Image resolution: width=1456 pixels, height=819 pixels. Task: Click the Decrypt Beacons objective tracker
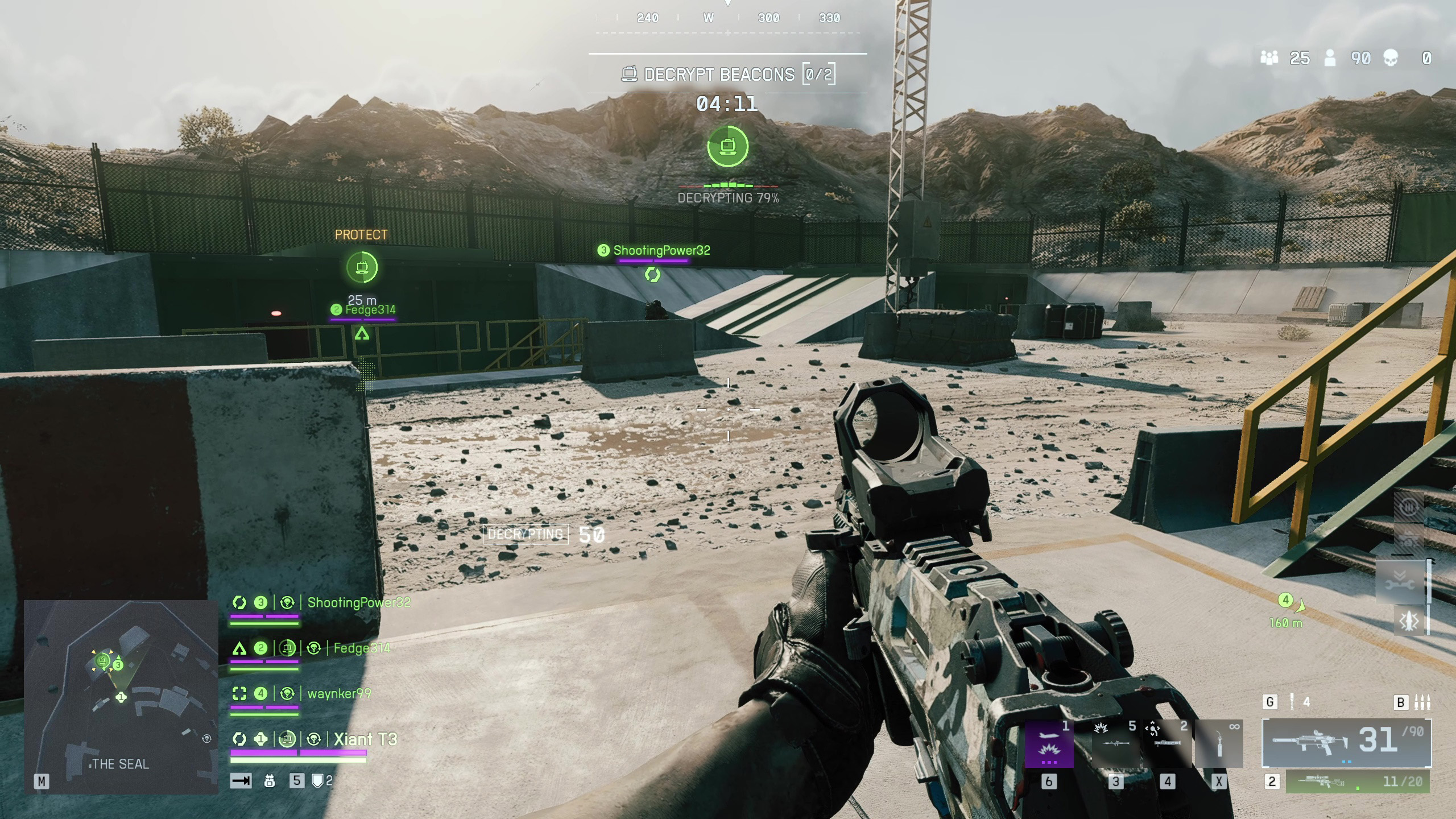pos(727,75)
